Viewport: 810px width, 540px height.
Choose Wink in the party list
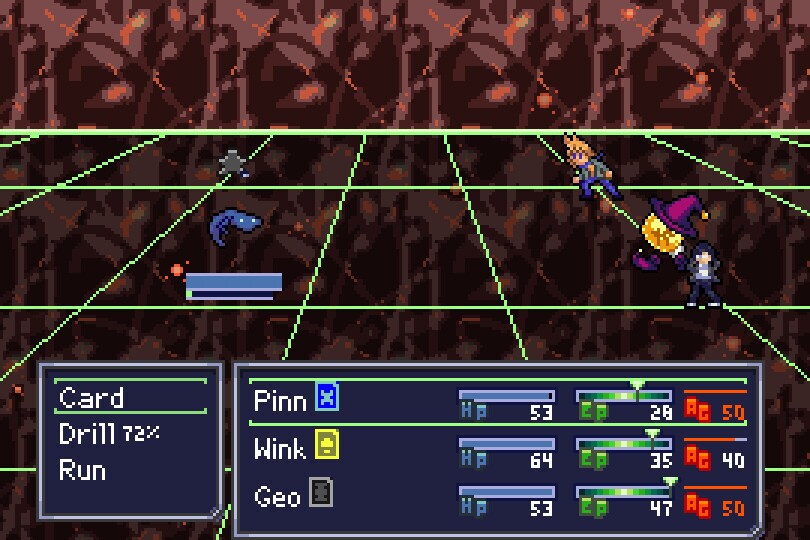coord(279,448)
